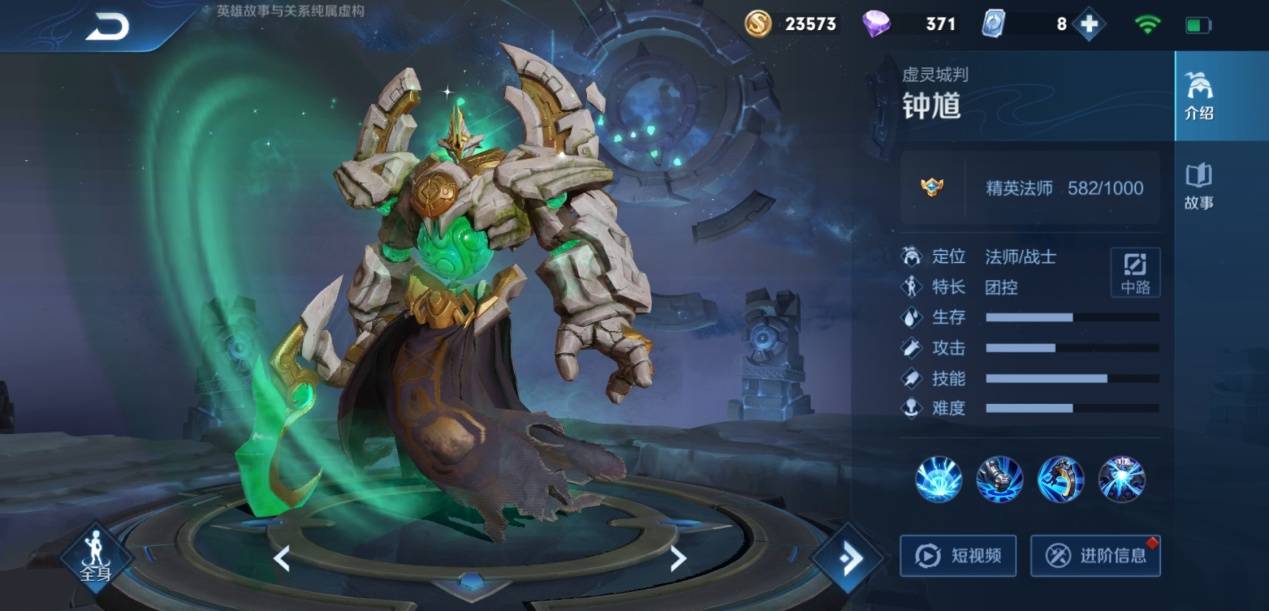Expand the diamond arrow panel button
Screen dimensions: 1269x611
pyautogui.click(x=847, y=558)
